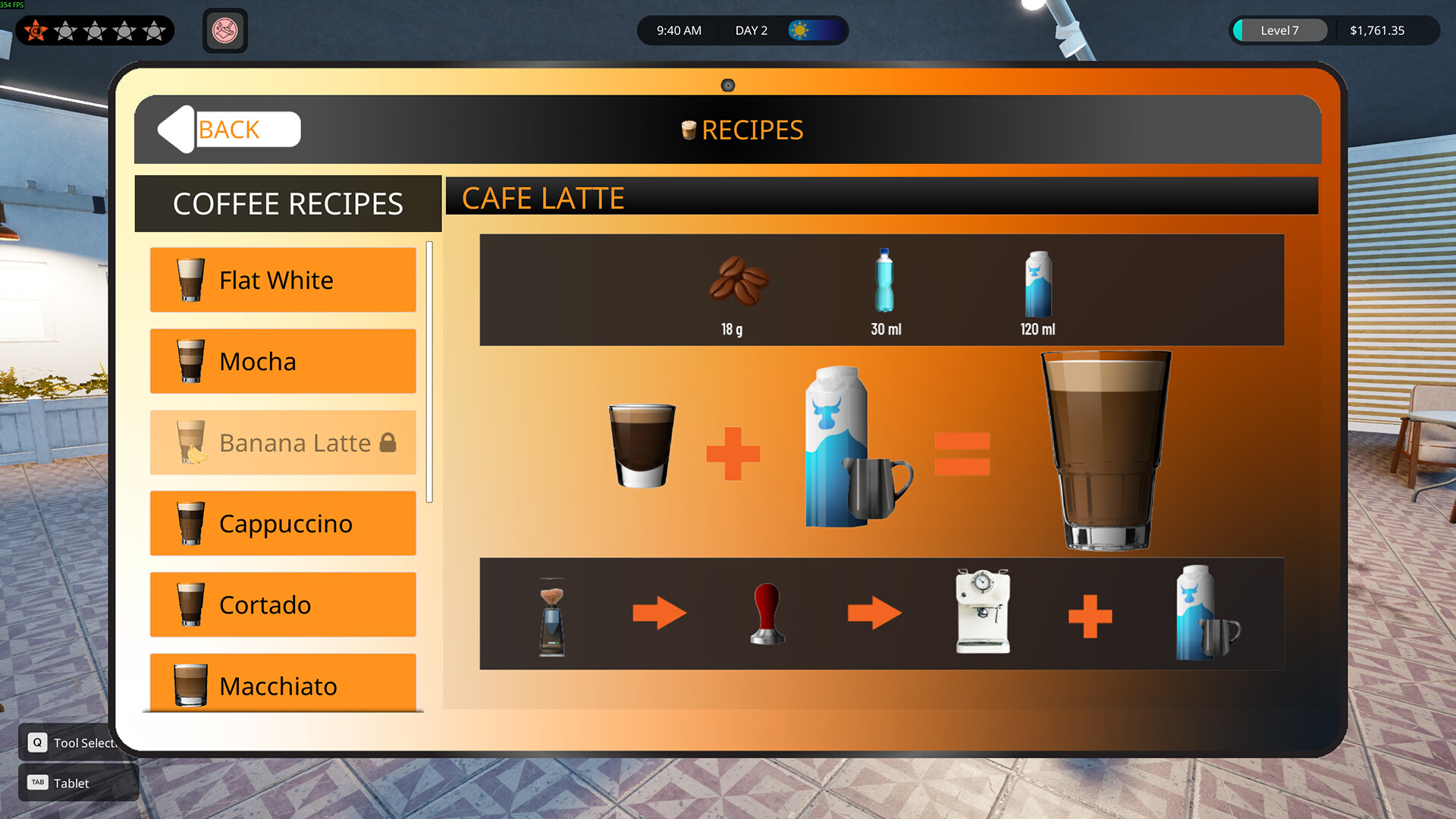Click the pink circular icon near top left
The height and width of the screenshot is (819, 1456).
(224, 31)
